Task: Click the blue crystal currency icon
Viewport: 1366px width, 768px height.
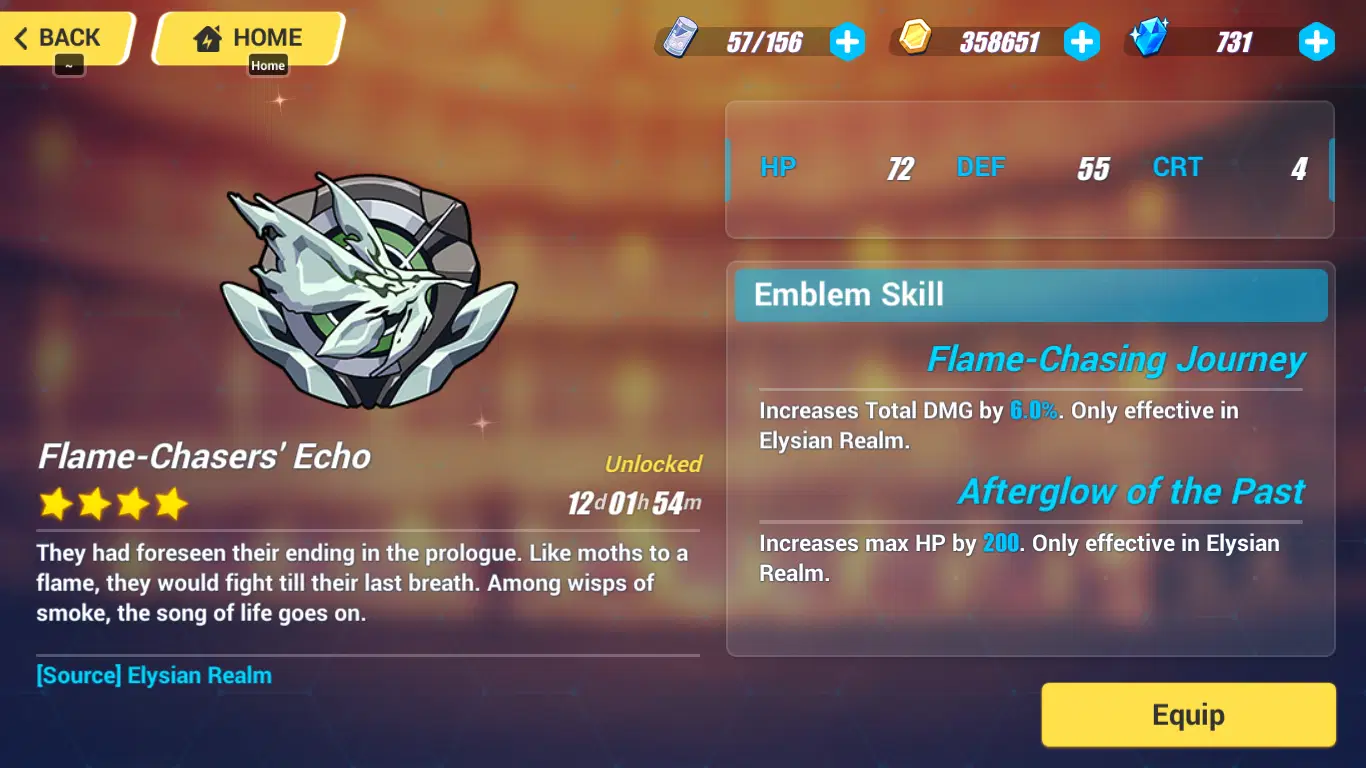Action: pos(1150,38)
